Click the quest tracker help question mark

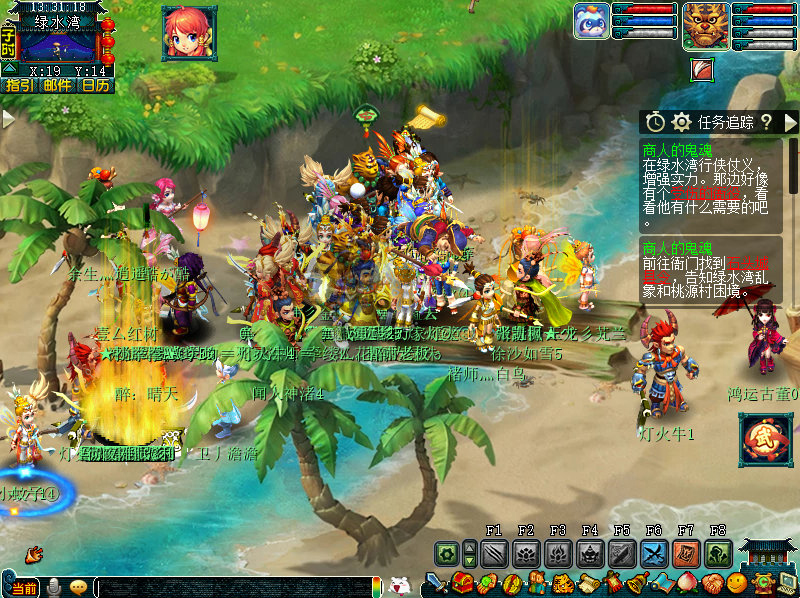(766, 122)
